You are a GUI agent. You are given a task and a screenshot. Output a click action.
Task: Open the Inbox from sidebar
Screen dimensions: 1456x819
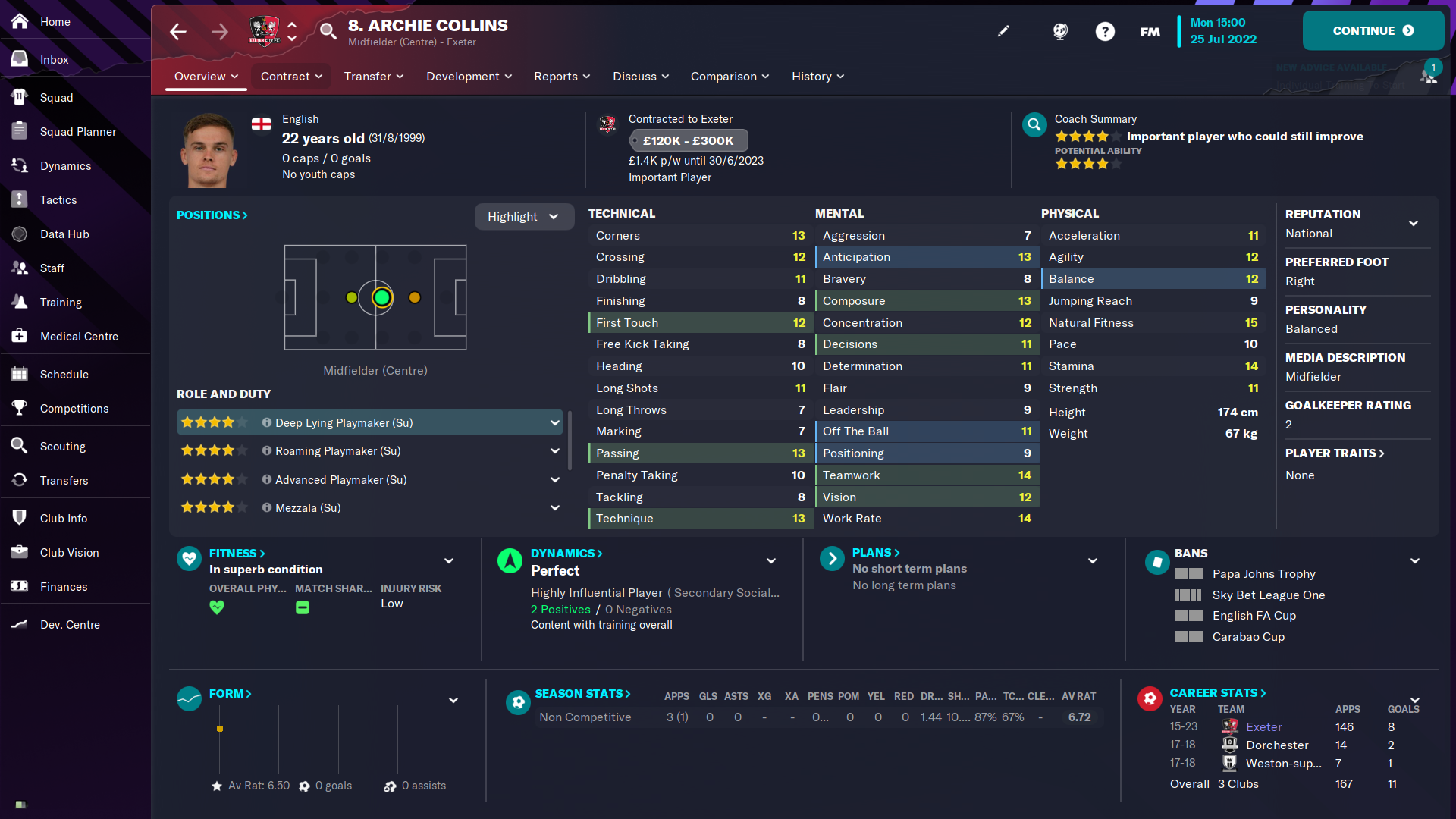pyautogui.click(x=54, y=60)
